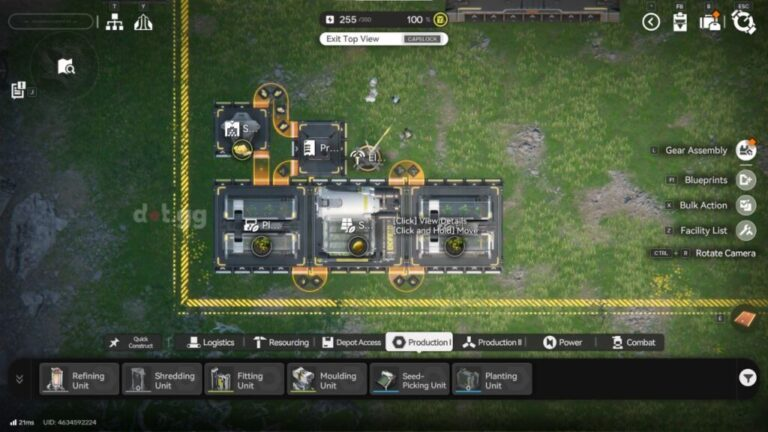Image resolution: width=768 pixels, height=432 pixels.
Task: Pick the Moulding Unit facility
Action: pos(328,379)
